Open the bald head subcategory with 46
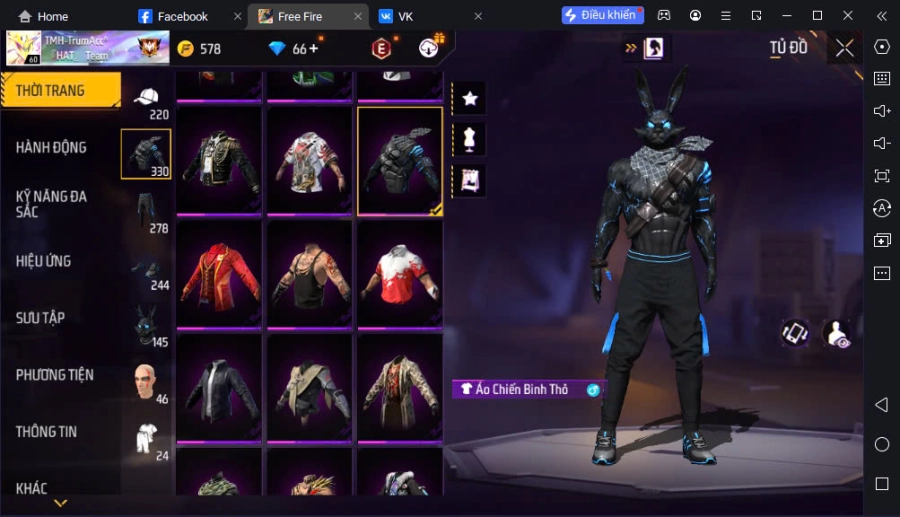Viewport: 900px width, 517px height. point(147,381)
